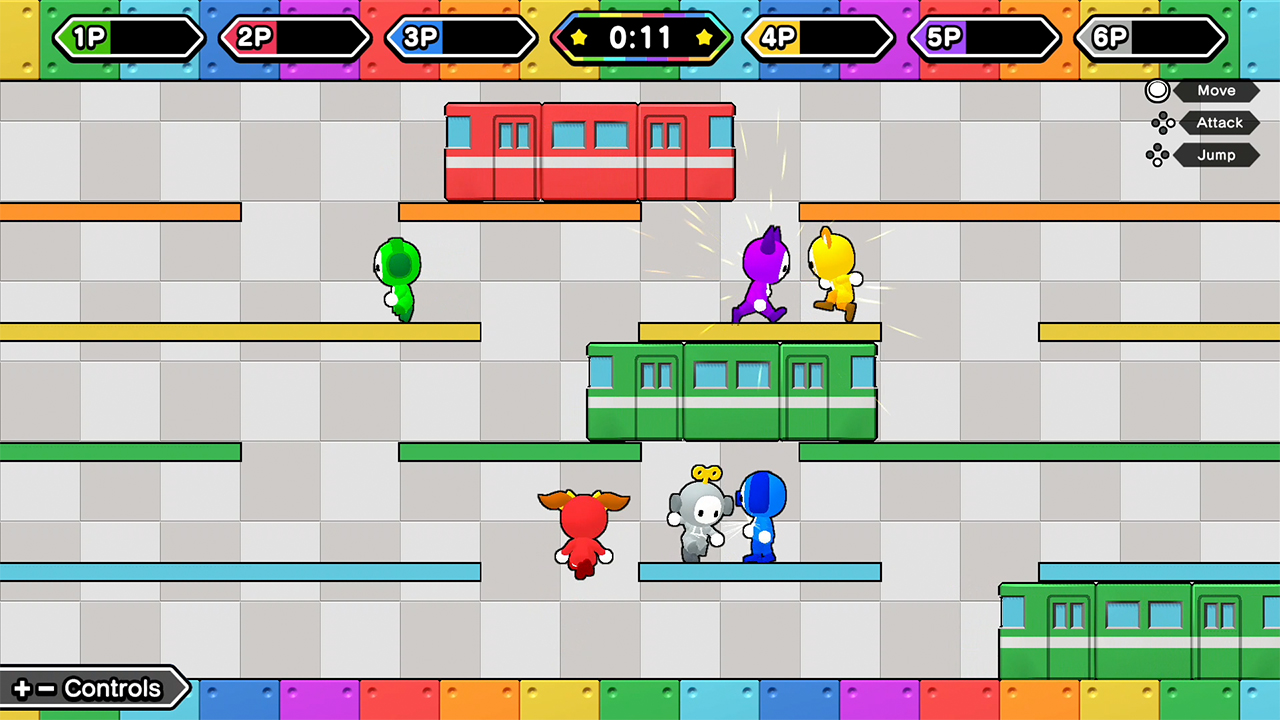Click the blue character on the platform
Image resolution: width=1280 pixels, height=720 pixels.
pos(763,515)
